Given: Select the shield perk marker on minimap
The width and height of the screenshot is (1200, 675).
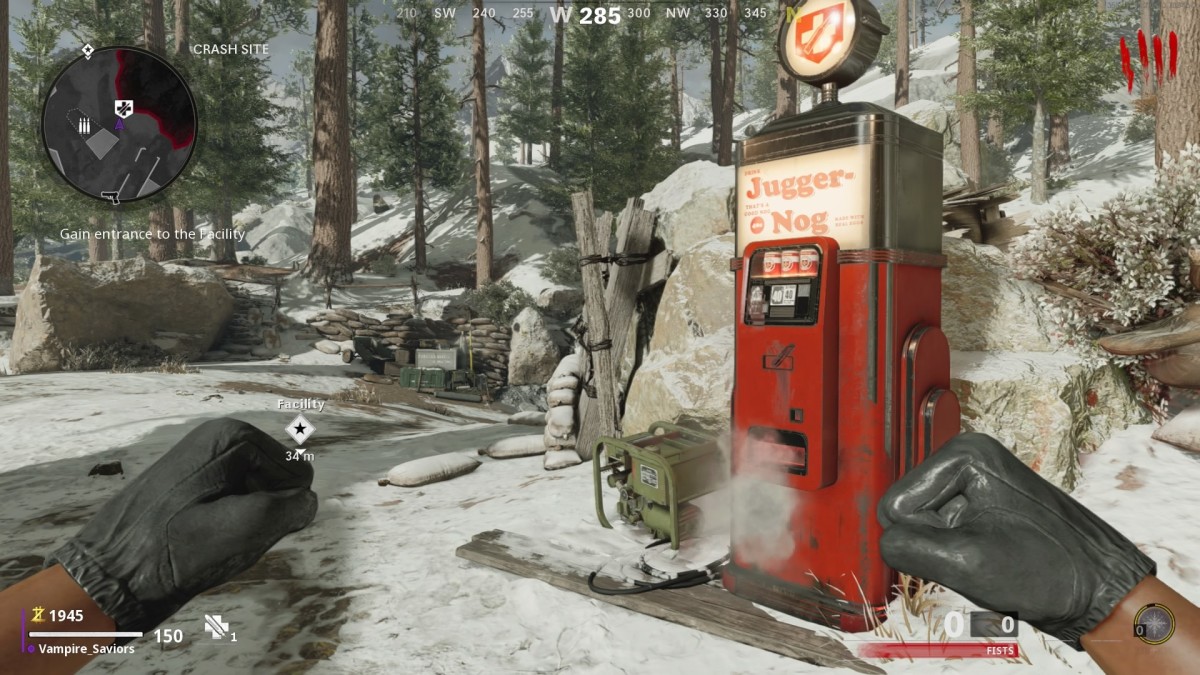Looking at the screenshot, I should pos(123,109).
